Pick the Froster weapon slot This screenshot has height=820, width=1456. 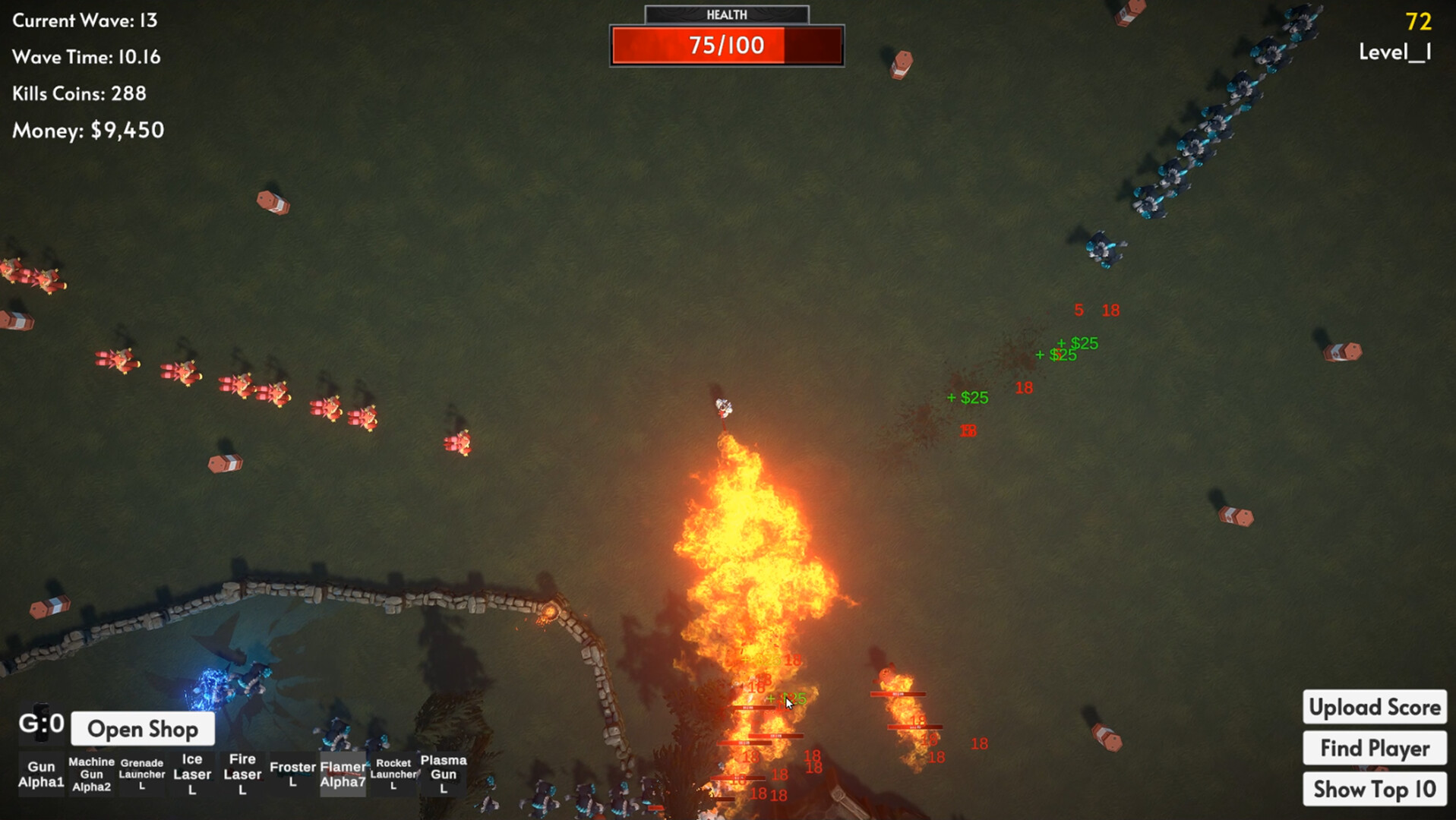tap(292, 774)
